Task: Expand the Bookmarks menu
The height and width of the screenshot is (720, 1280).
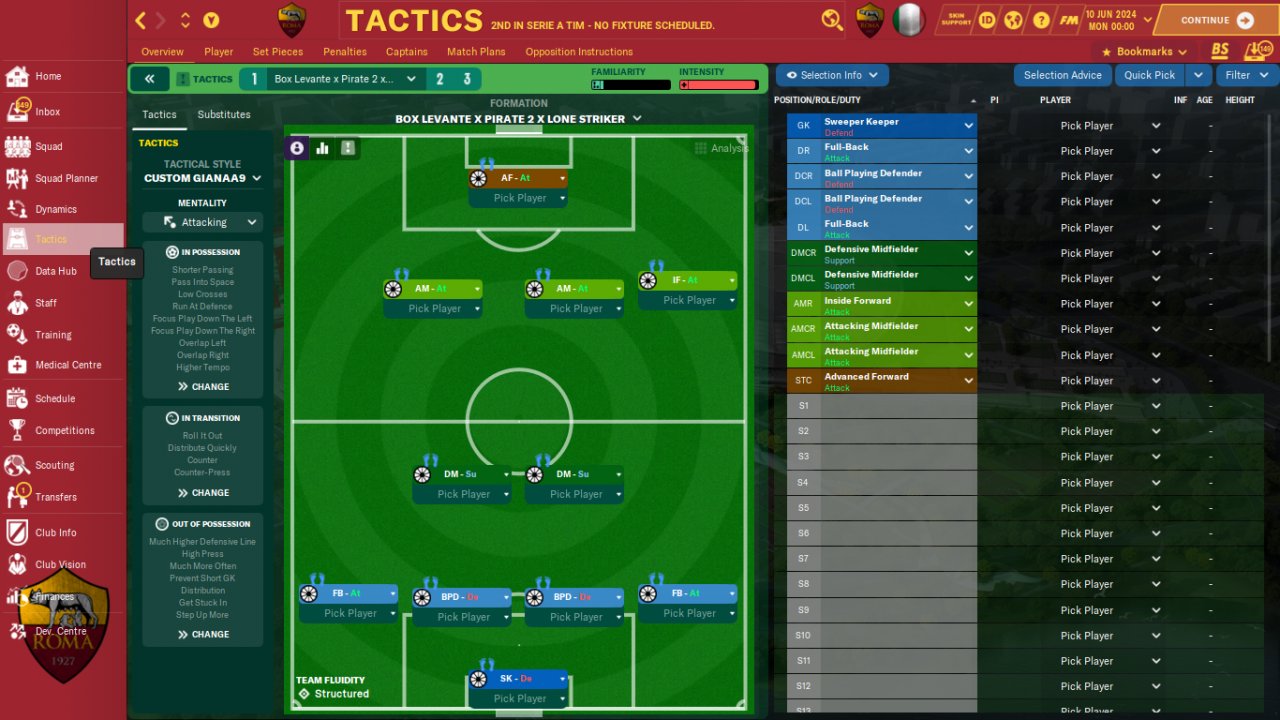Action: (1144, 52)
